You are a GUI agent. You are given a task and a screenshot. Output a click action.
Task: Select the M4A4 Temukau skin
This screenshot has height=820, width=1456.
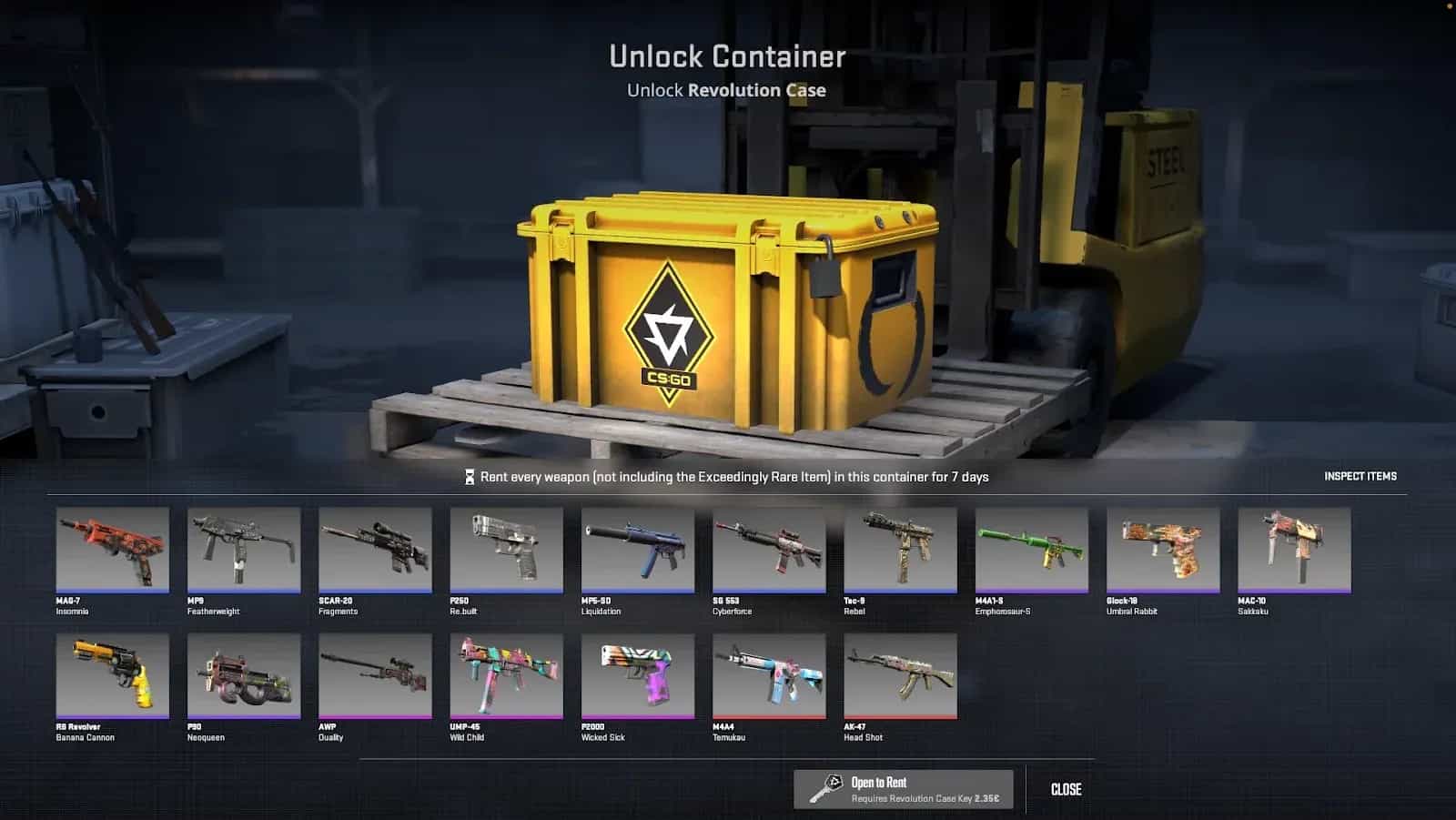pos(769,677)
